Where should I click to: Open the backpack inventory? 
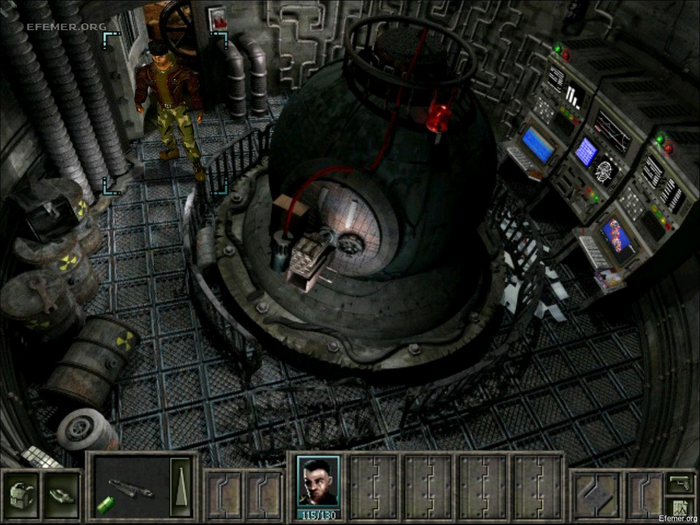pyautogui.click(x=20, y=492)
